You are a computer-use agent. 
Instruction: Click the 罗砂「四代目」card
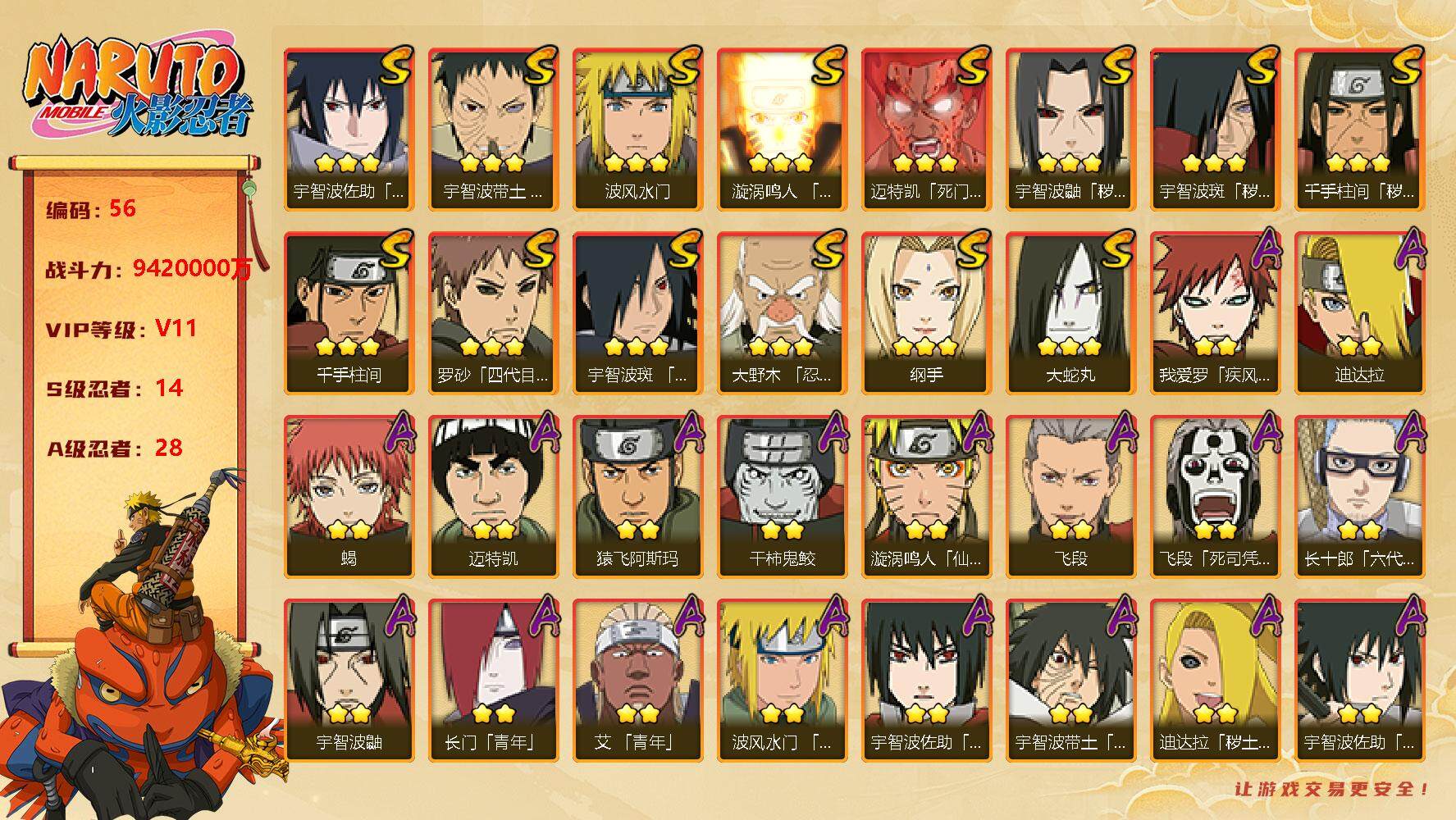pyautogui.click(x=493, y=312)
